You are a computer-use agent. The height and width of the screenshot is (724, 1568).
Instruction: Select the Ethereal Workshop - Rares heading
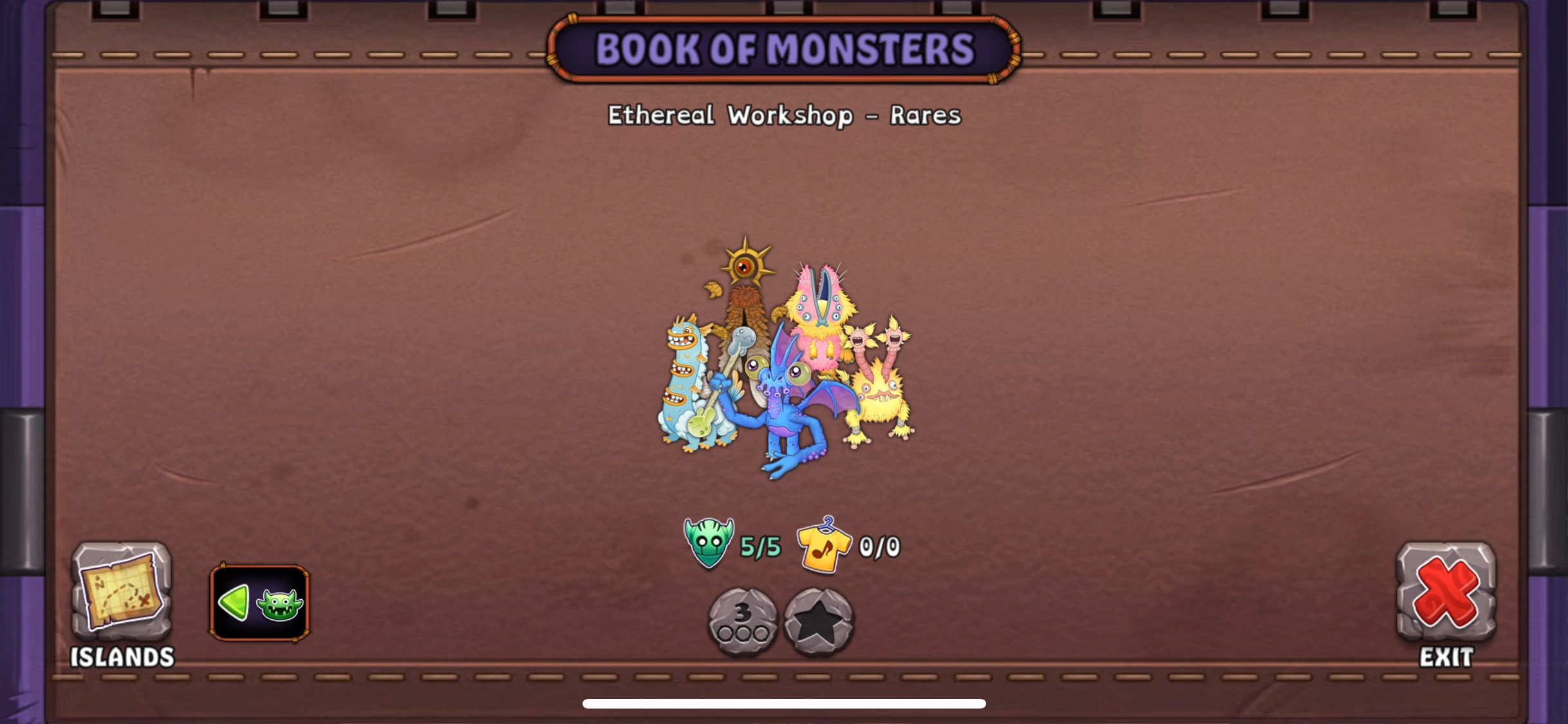tap(784, 116)
